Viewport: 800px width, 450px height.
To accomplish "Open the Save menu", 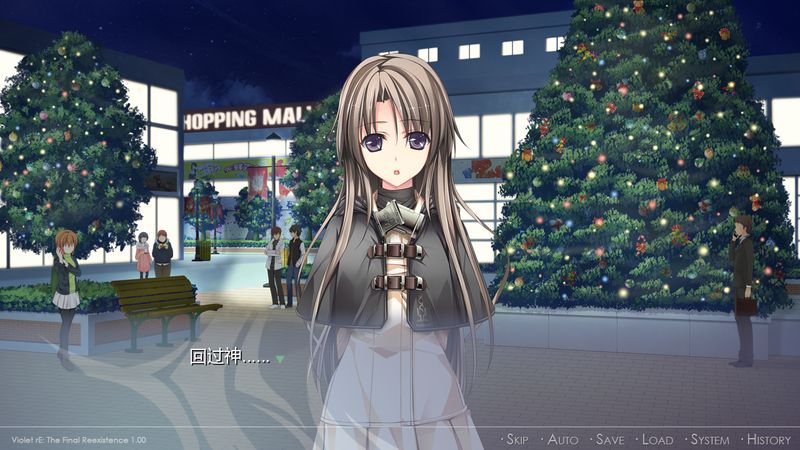I will tap(608, 440).
